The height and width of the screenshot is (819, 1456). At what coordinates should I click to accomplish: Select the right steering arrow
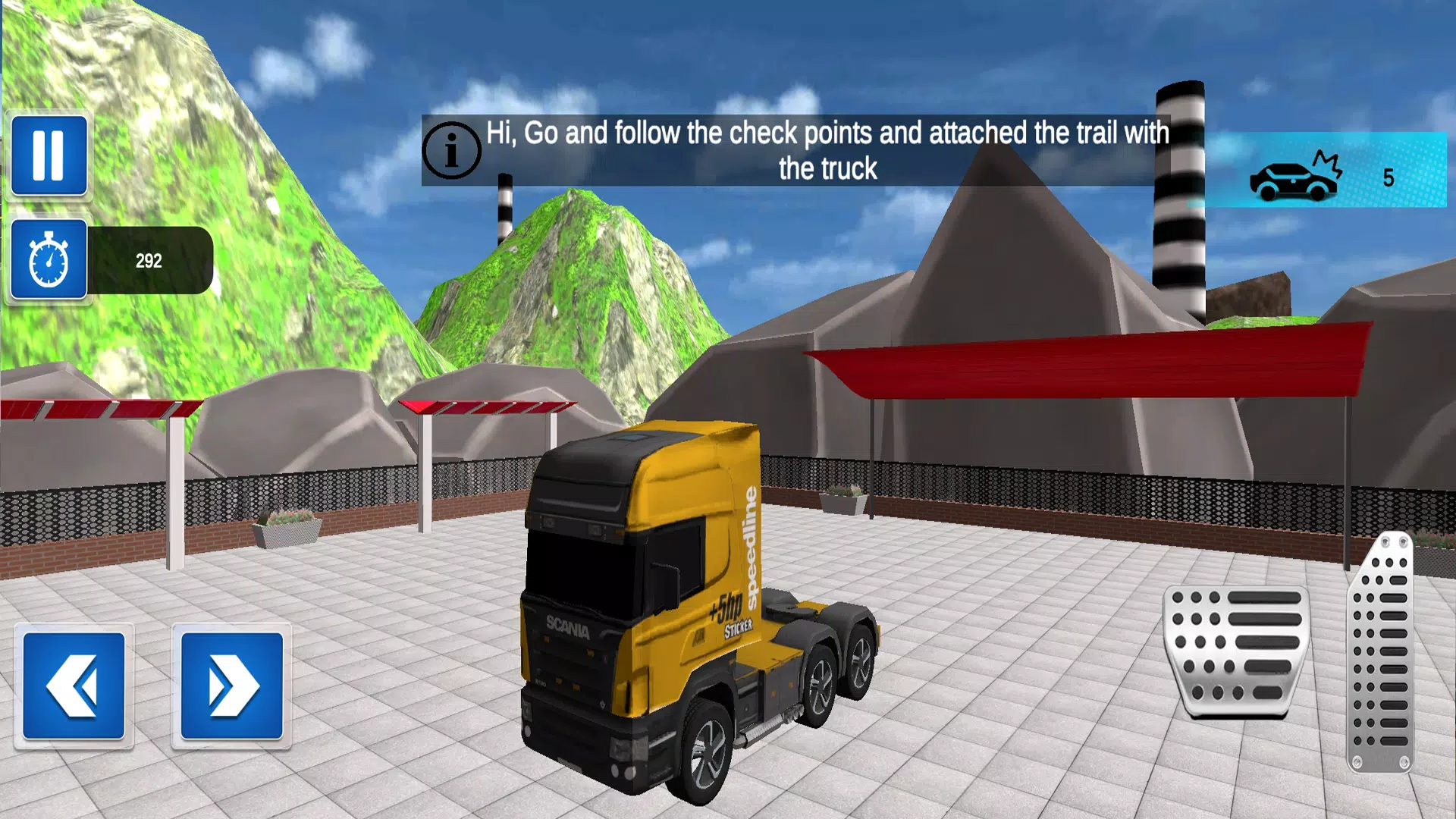coord(231,685)
